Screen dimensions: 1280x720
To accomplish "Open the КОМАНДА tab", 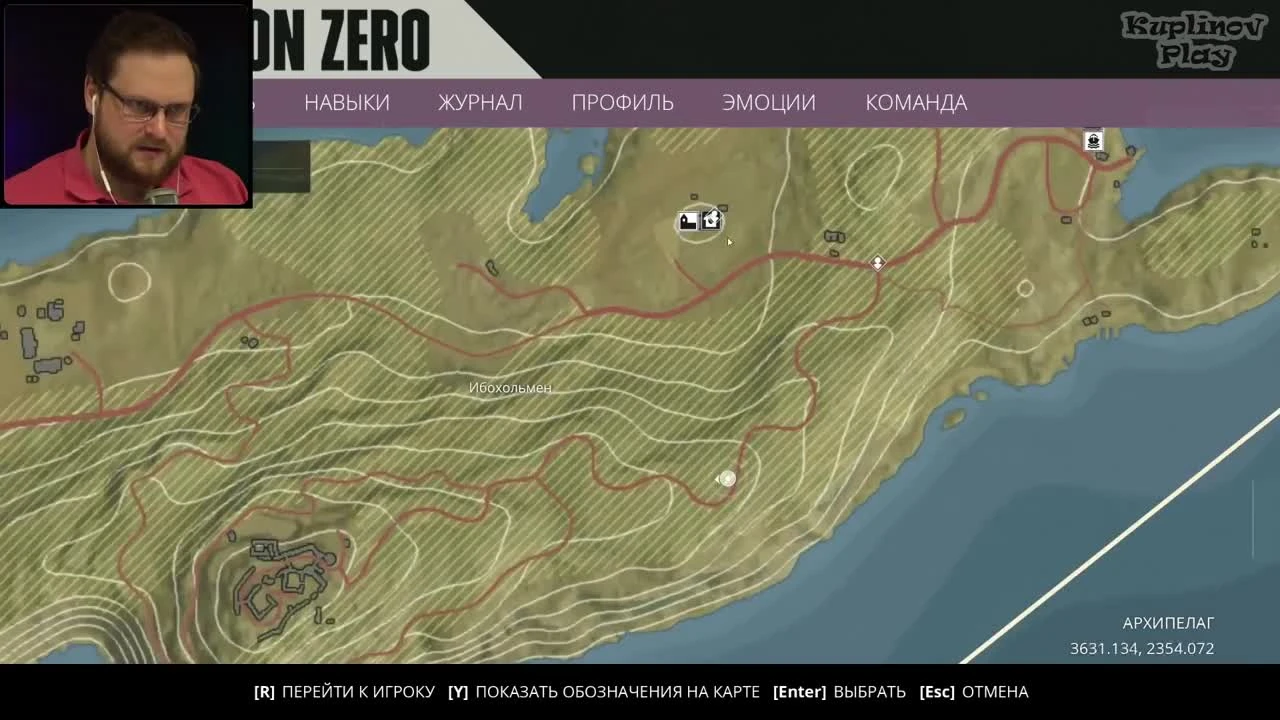I will click(x=915, y=102).
